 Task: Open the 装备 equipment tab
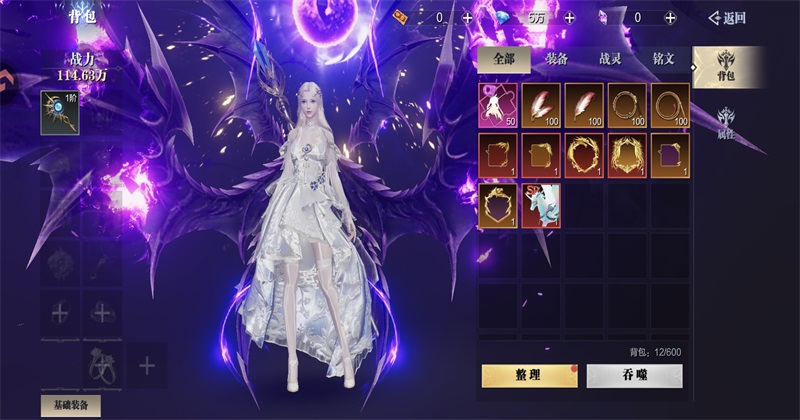[558, 59]
